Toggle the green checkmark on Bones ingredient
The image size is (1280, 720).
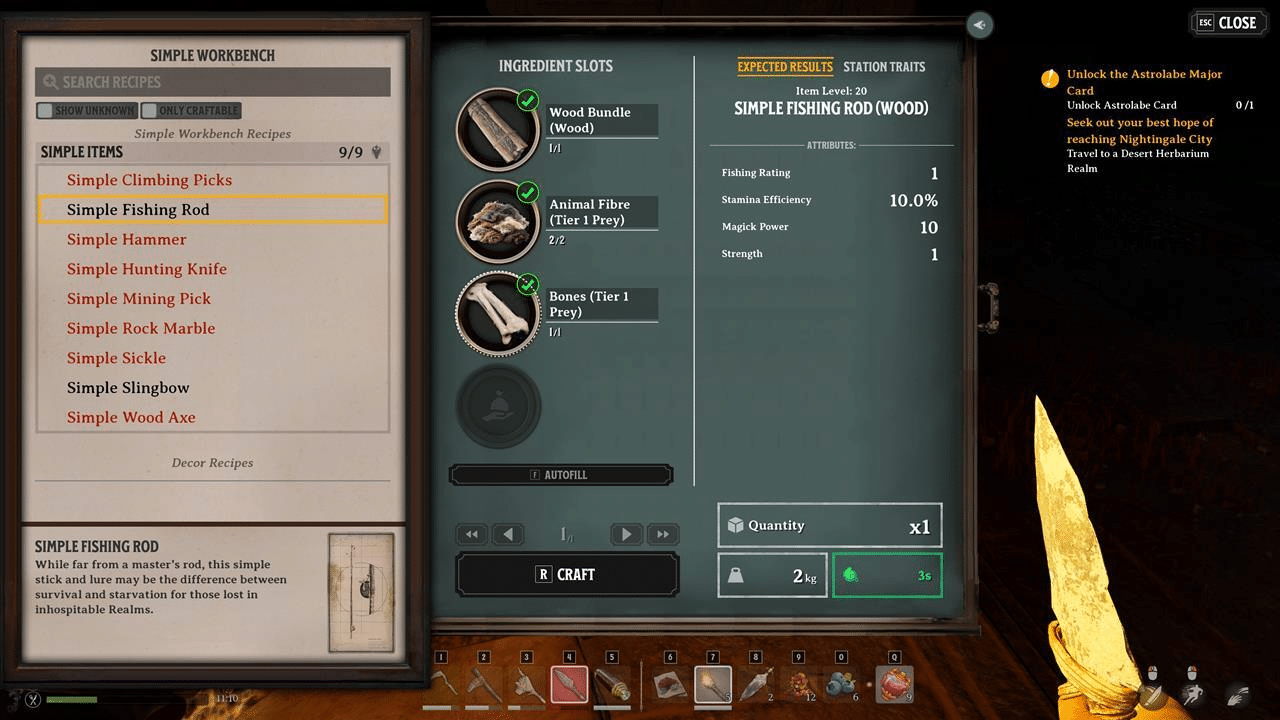[x=527, y=284]
